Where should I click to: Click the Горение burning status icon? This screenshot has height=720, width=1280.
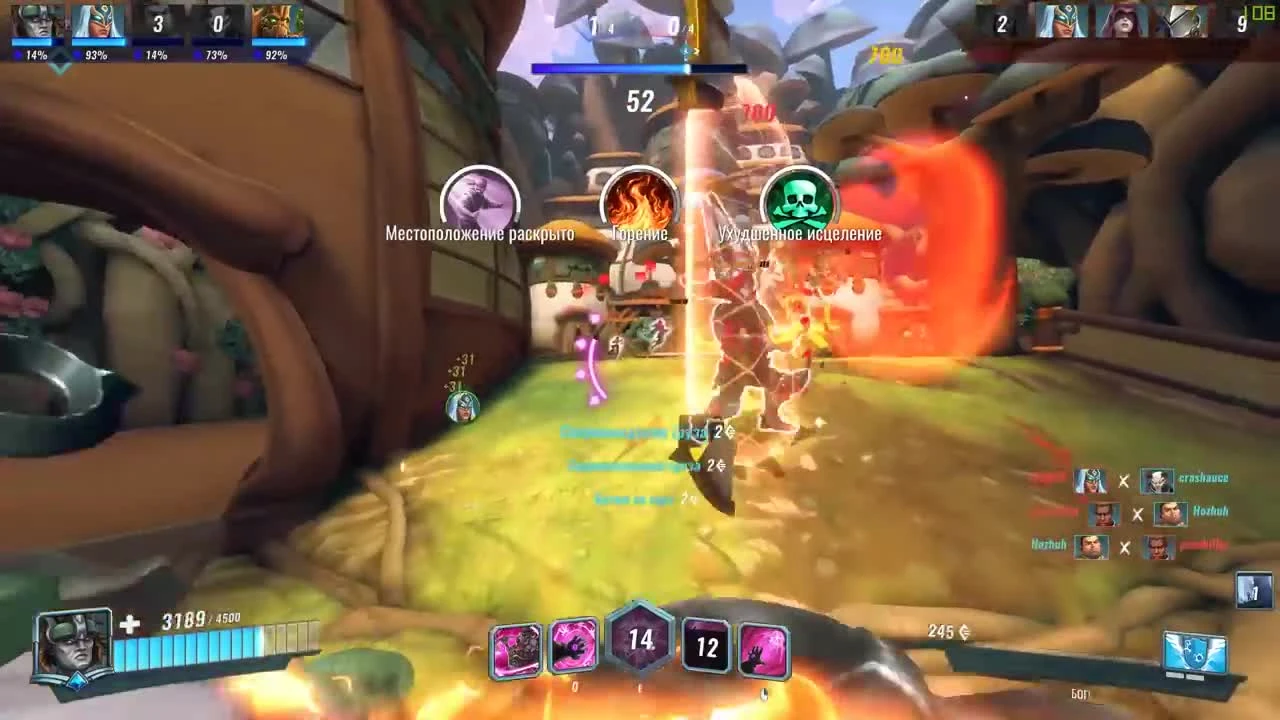(x=639, y=200)
